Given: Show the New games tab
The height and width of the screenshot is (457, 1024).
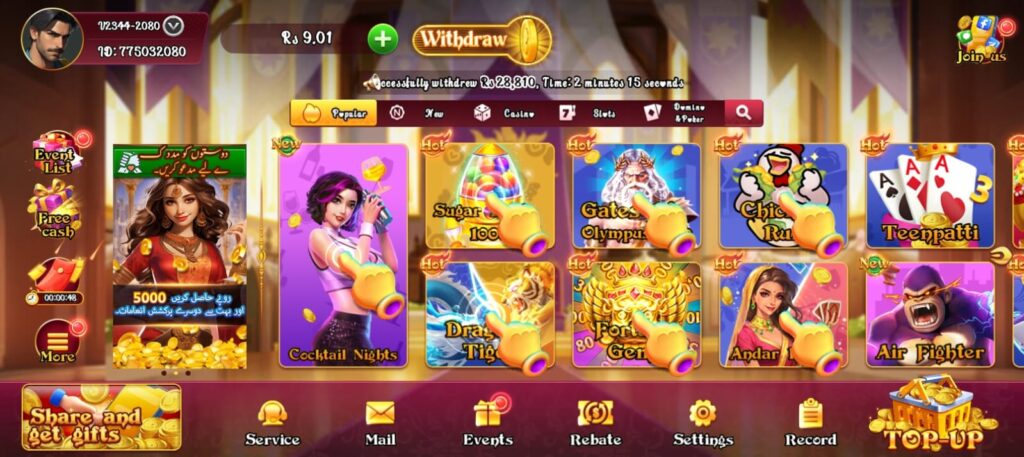Looking at the screenshot, I should tap(418, 113).
